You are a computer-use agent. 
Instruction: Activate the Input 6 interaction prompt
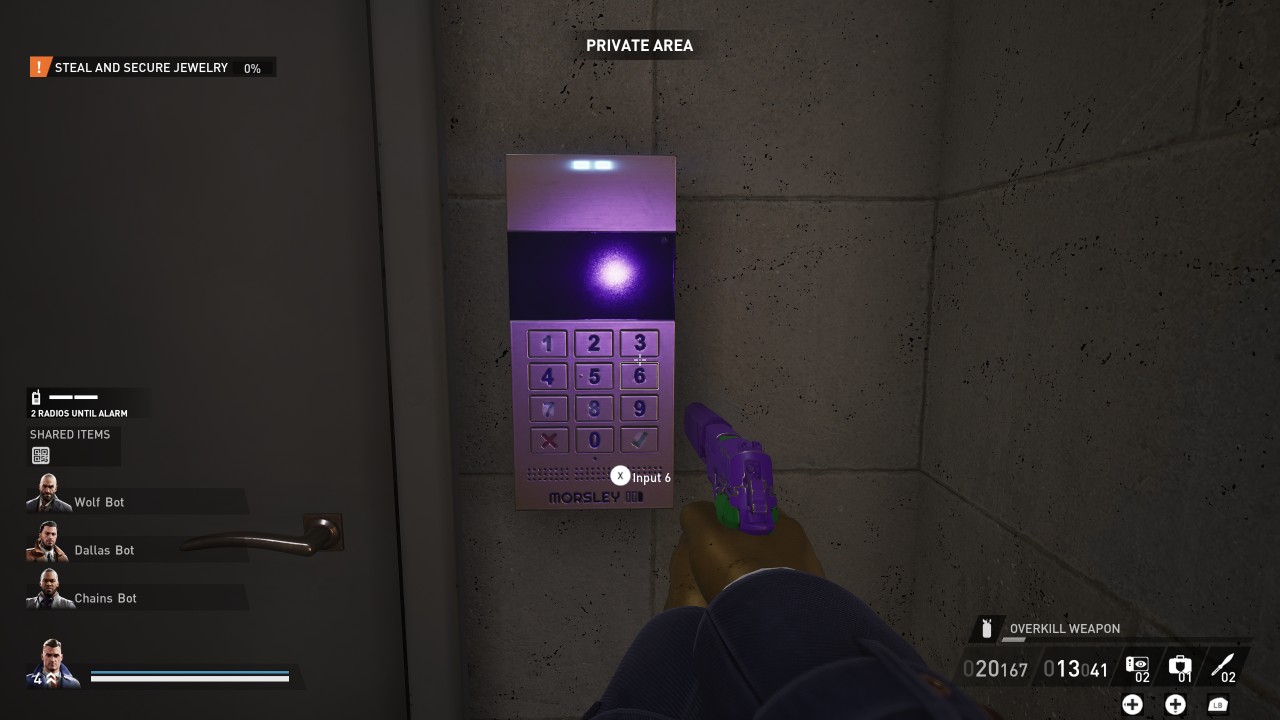pos(620,476)
